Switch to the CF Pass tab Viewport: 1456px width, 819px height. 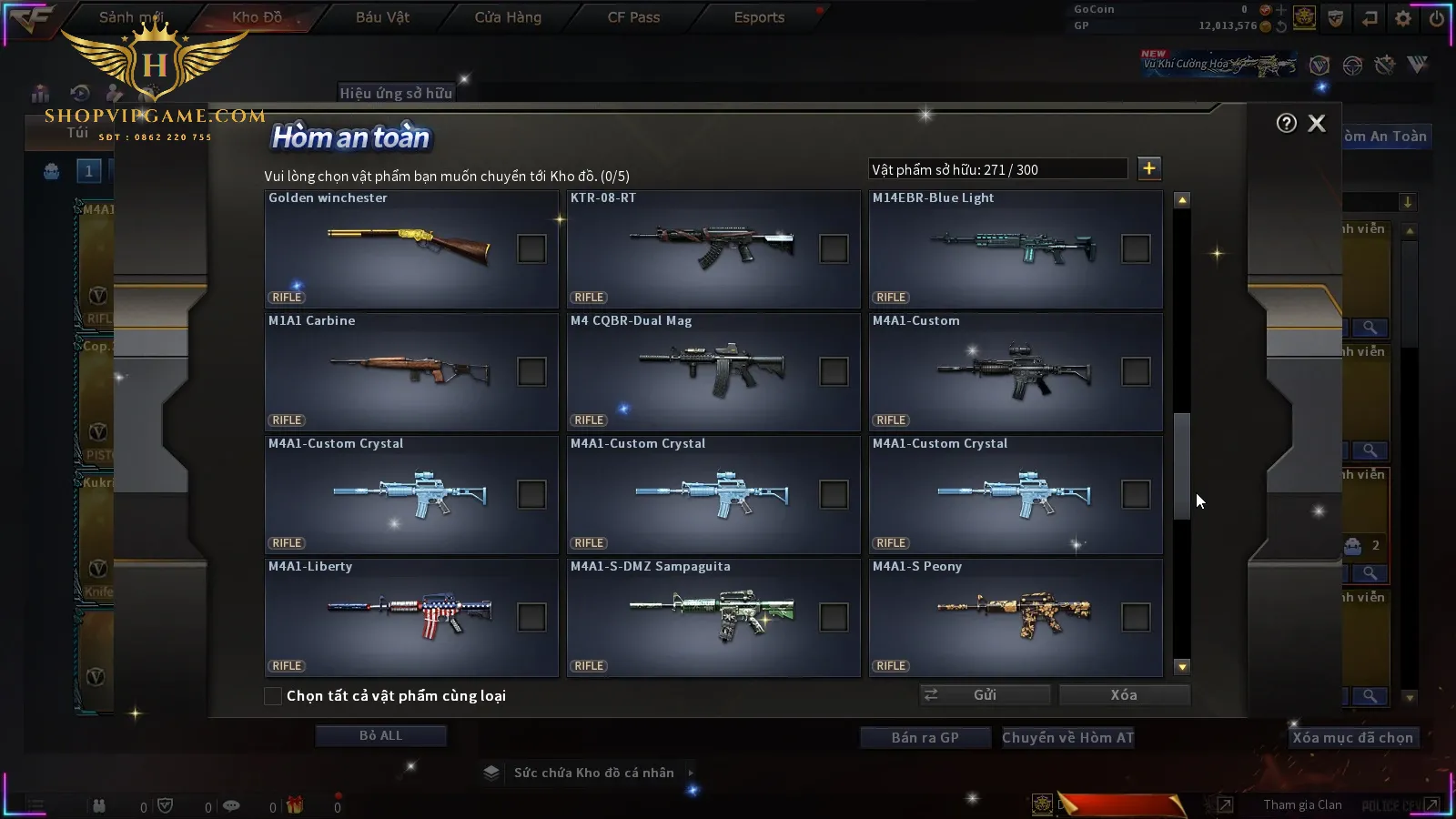point(633,17)
